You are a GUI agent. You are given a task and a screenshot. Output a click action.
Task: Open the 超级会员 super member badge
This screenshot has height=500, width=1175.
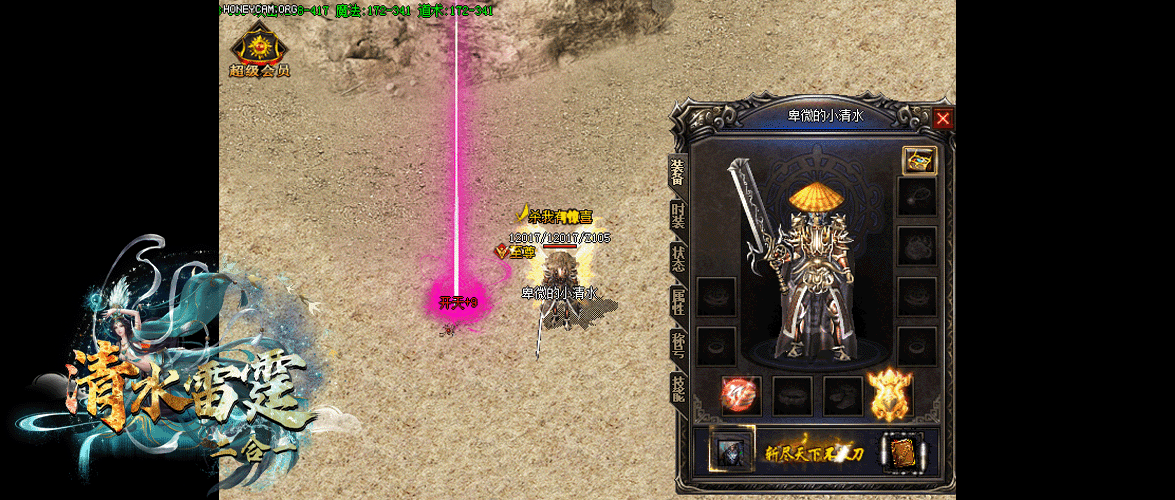pos(259,53)
